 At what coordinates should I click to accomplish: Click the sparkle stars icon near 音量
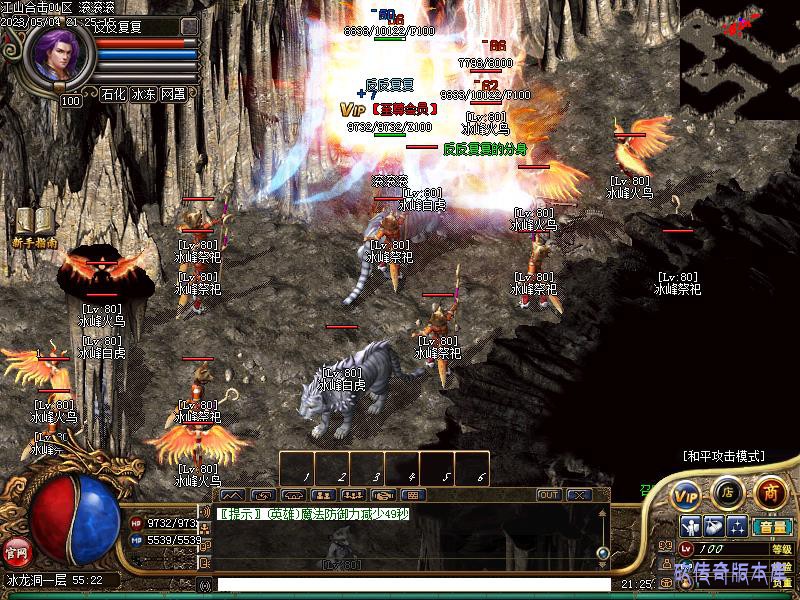[737, 527]
